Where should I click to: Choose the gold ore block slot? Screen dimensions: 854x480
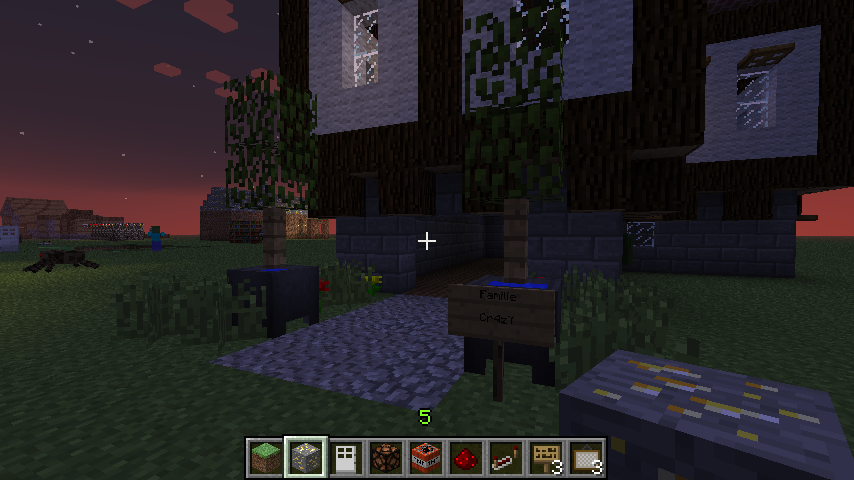coord(306,457)
